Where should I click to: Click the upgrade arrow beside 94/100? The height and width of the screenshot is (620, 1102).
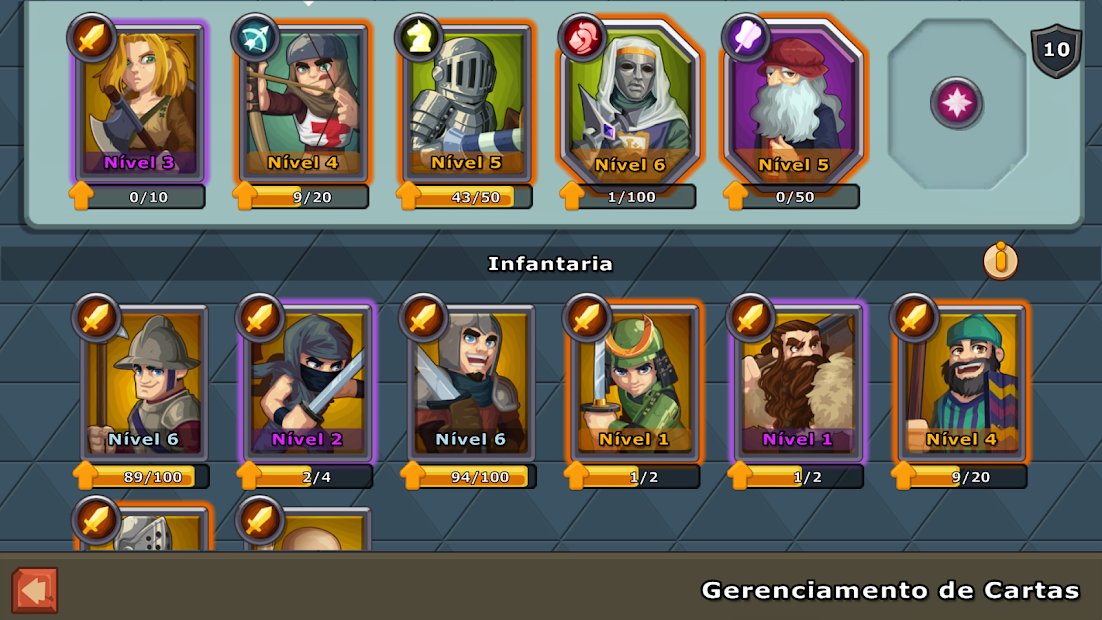(413, 476)
